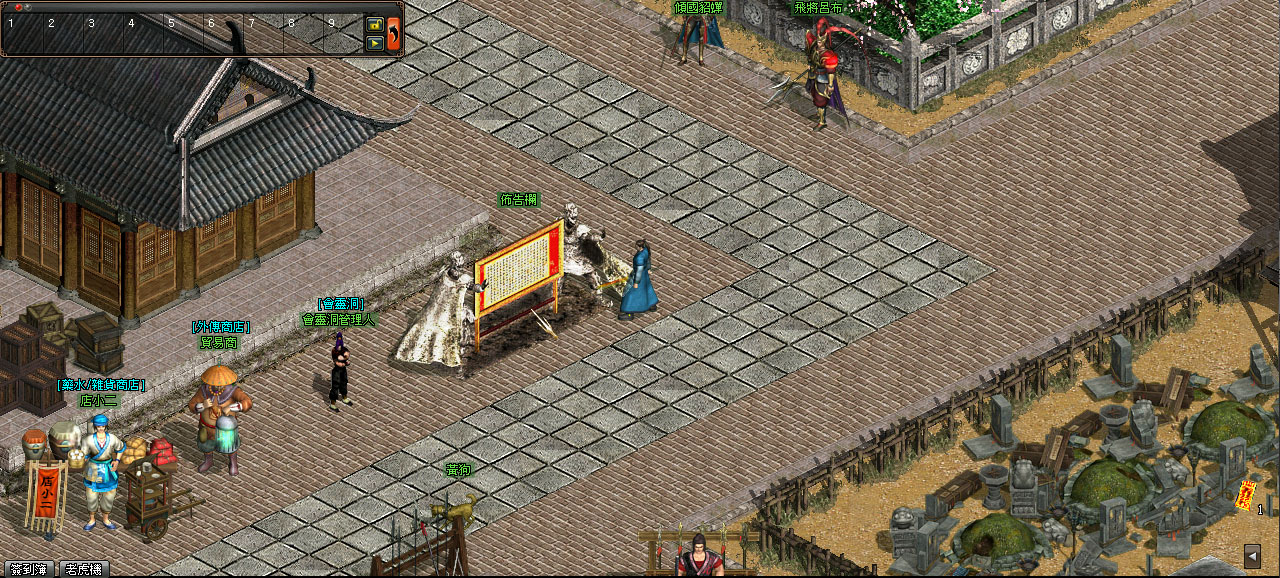Viewport: 1280px width, 578px height.
Task: Click the orange curved-arrow hotbar button
Action: pyautogui.click(x=394, y=33)
